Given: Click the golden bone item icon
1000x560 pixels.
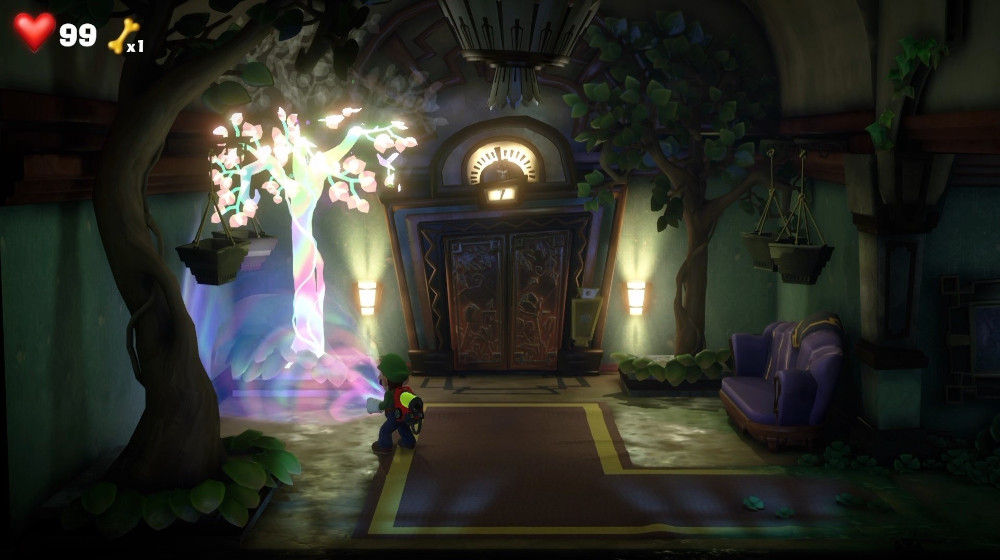Looking at the screenshot, I should click(122, 35).
